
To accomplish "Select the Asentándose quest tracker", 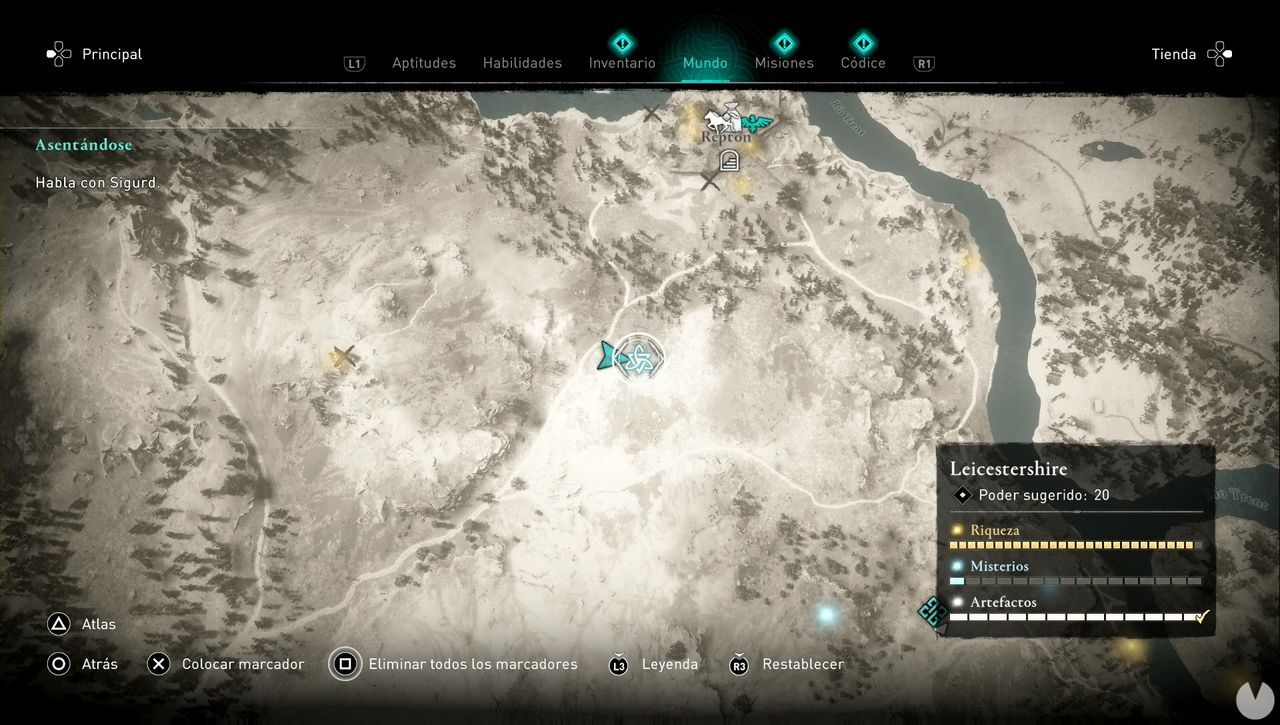I will 84,145.
